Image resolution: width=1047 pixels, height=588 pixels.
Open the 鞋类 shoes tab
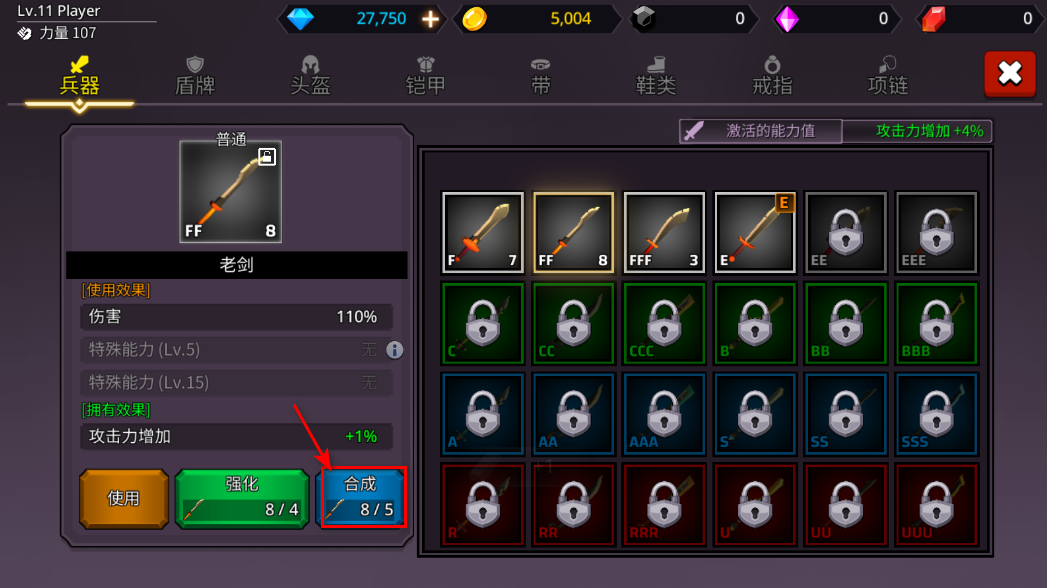pyautogui.click(x=656, y=76)
